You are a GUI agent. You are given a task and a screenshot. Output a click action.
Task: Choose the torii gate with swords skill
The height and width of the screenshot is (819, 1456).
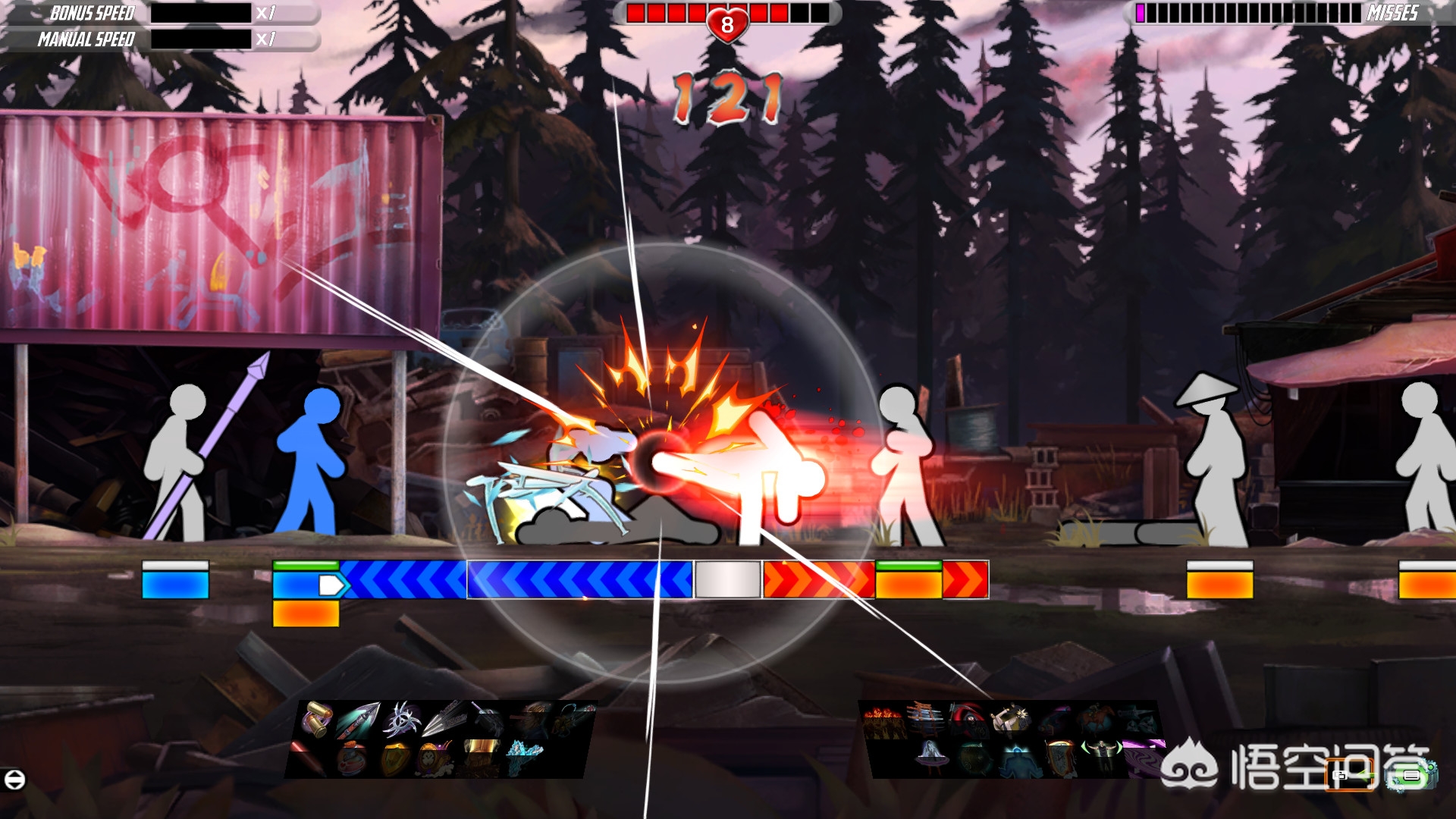pyautogui.click(x=925, y=719)
